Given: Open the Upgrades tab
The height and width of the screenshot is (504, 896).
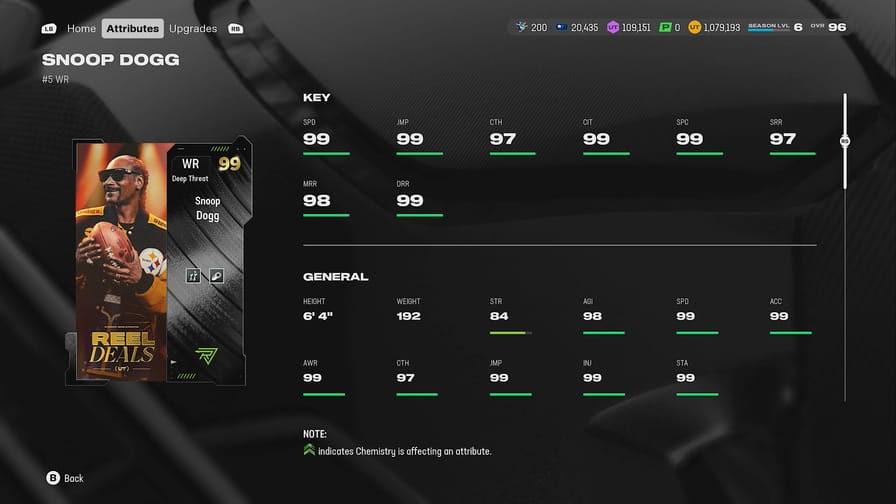Looking at the screenshot, I should (193, 28).
